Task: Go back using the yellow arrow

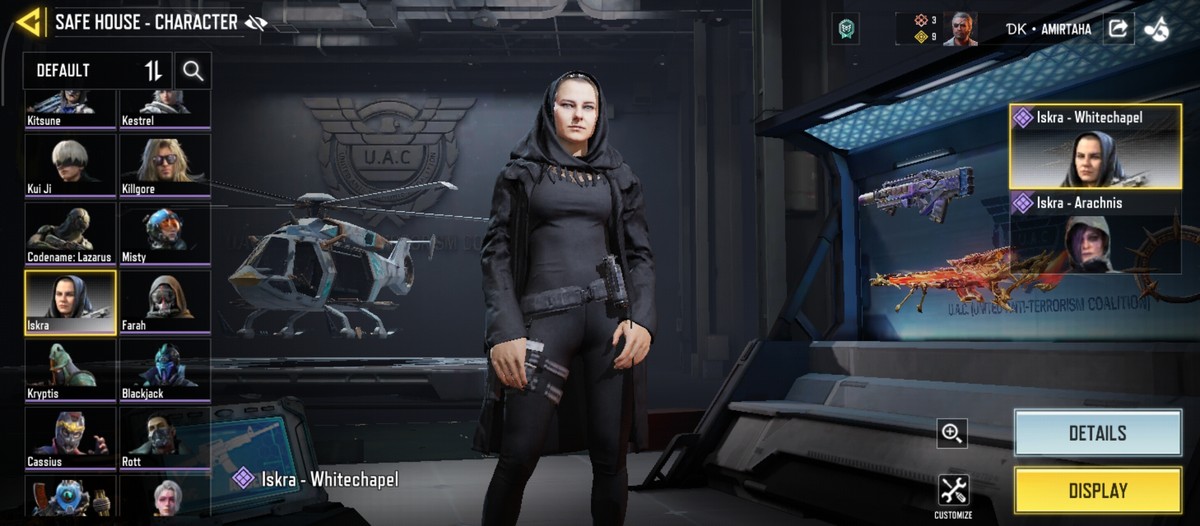Action: tap(28, 22)
